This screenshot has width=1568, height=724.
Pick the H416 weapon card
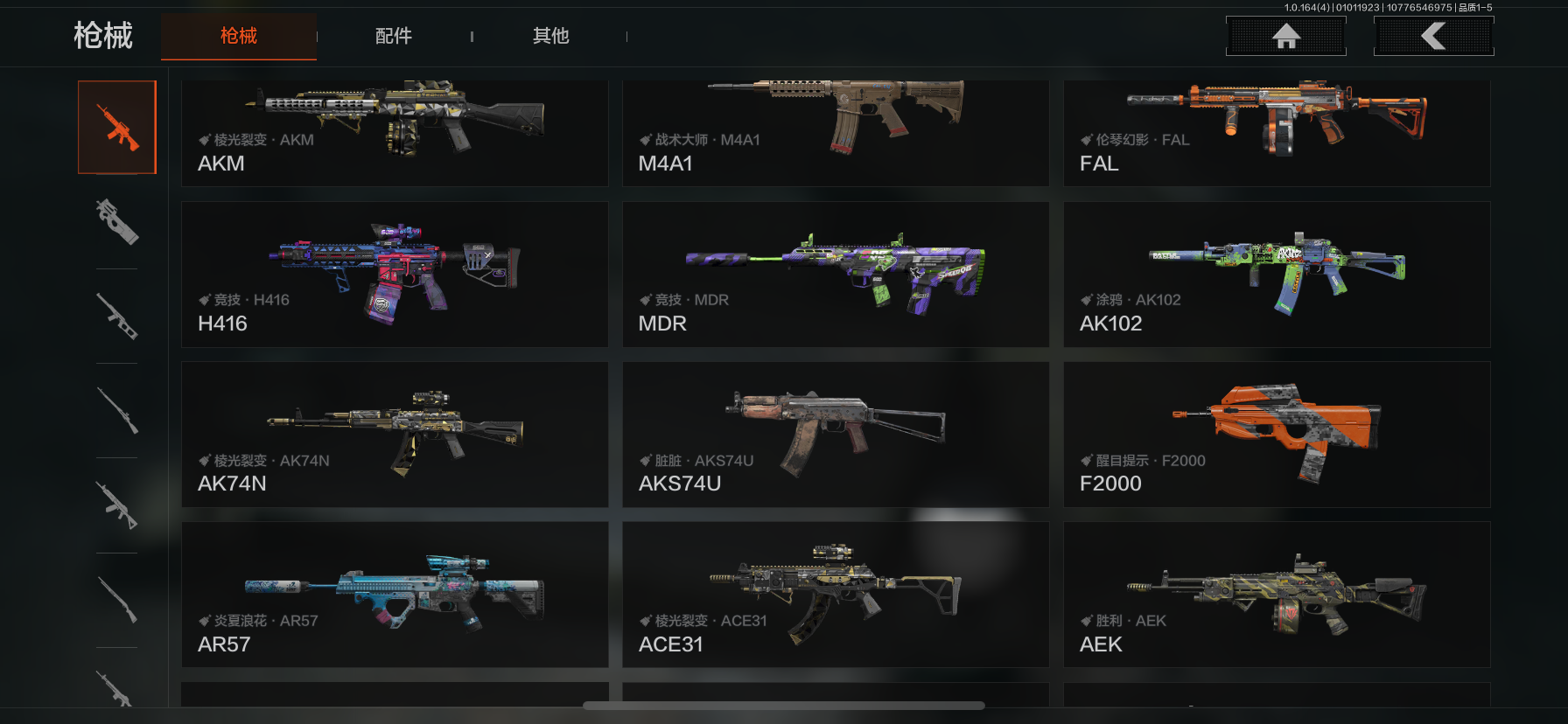395,275
